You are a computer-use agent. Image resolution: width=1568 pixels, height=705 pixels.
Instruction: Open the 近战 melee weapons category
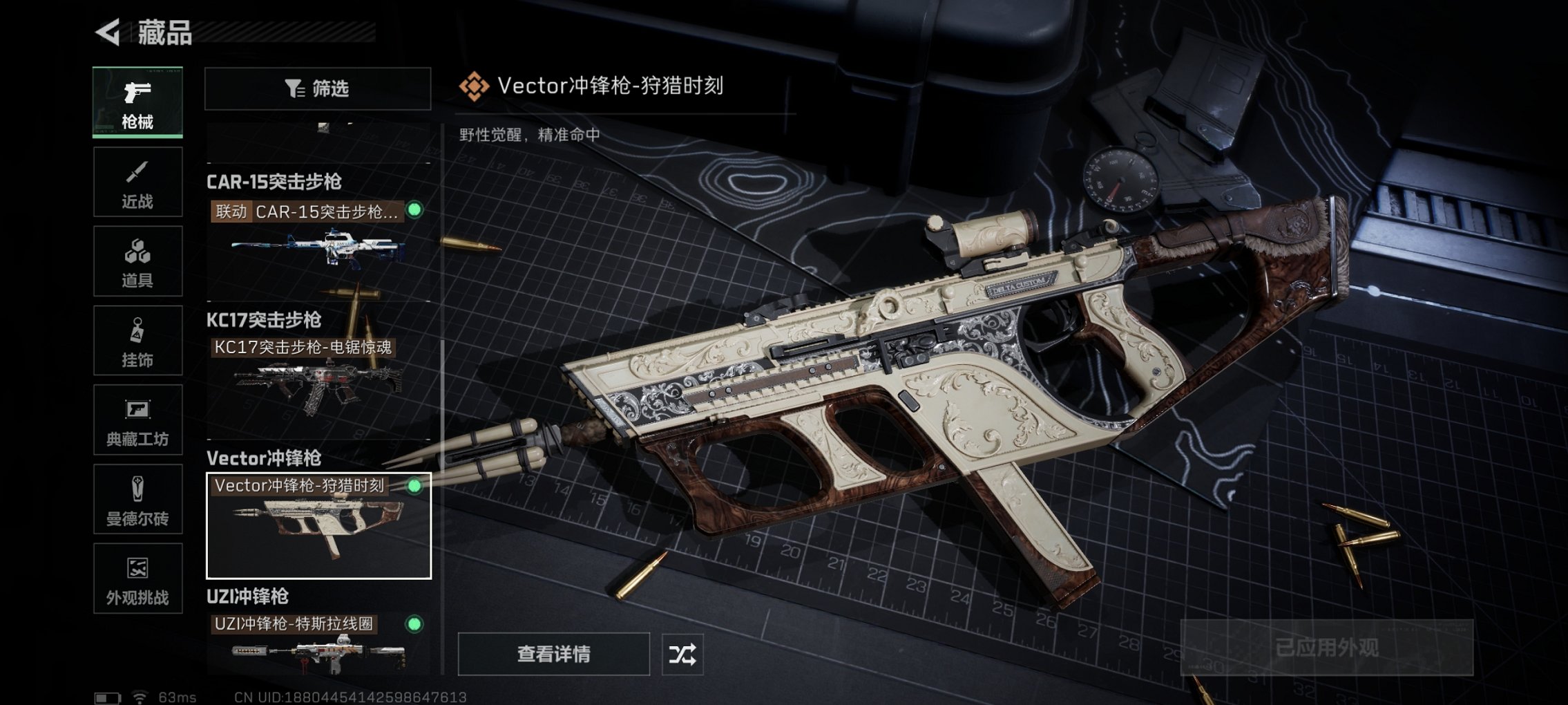coord(137,181)
